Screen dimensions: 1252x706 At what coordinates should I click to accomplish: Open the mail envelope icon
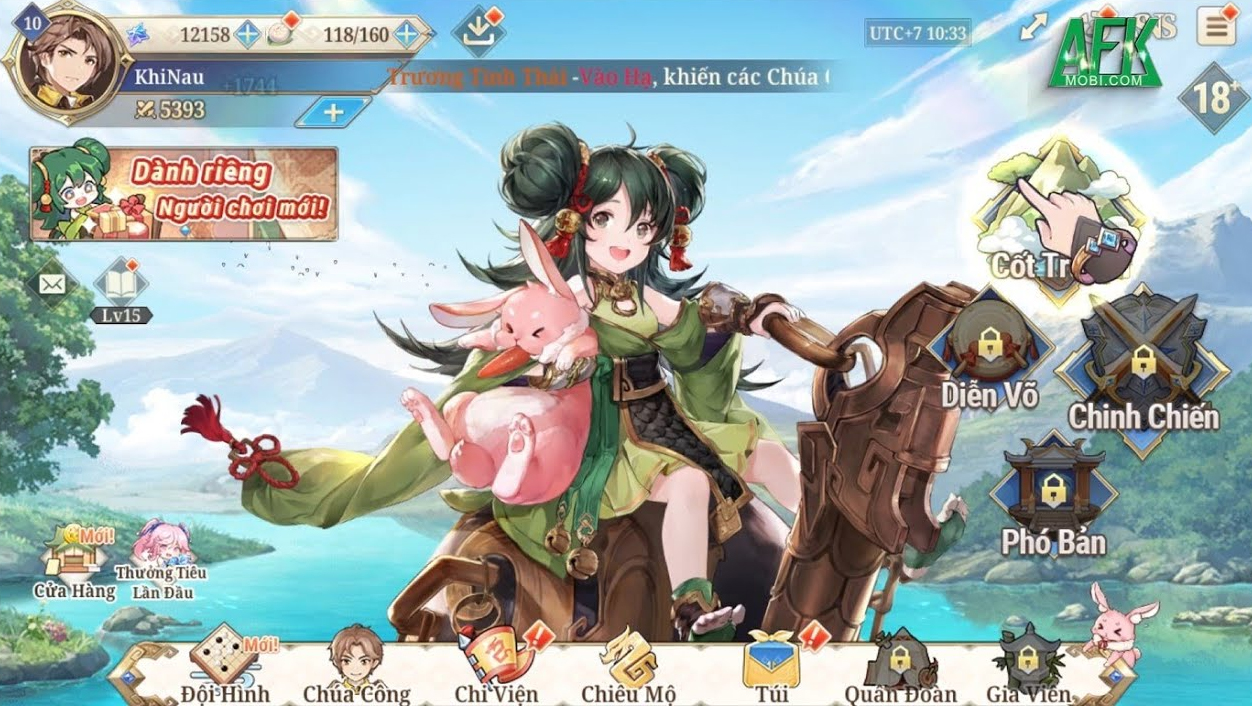(x=52, y=285)
